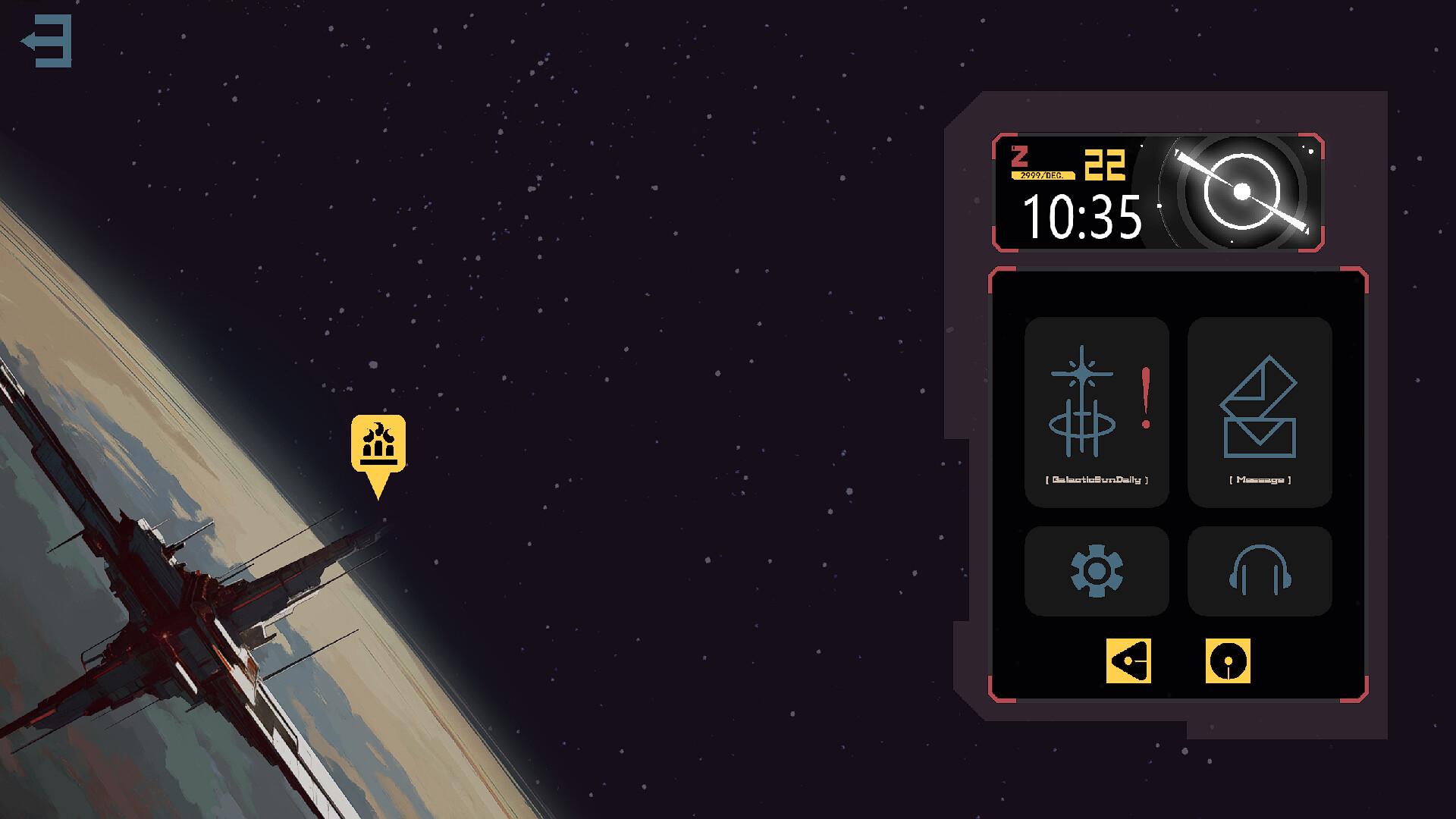Open the gear settings tile
Screen dimensions: 1456x819
1097,571
